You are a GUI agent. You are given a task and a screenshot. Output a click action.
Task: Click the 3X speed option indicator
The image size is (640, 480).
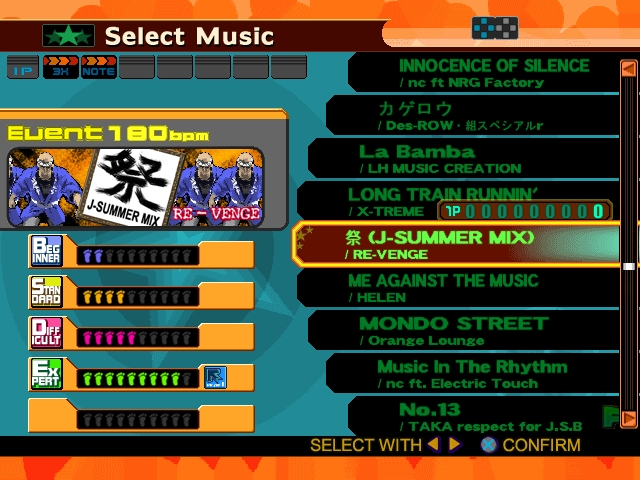pos(60,67)
